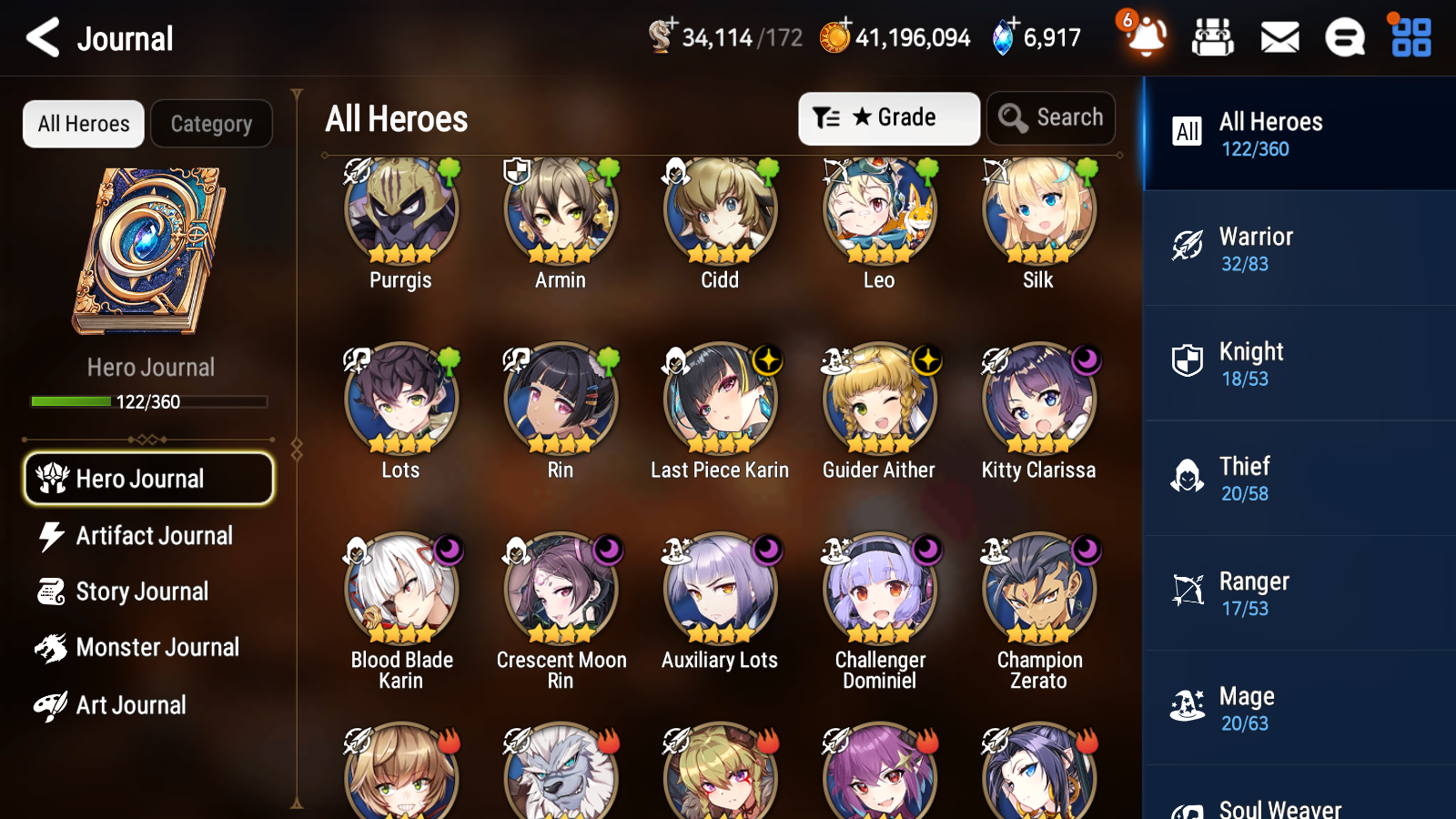Image resolution: width=1456 pixels, height=819 pixels.
Task: Select the All class filter on the right
Action: pyautogui.click(x=1188, y=132)
